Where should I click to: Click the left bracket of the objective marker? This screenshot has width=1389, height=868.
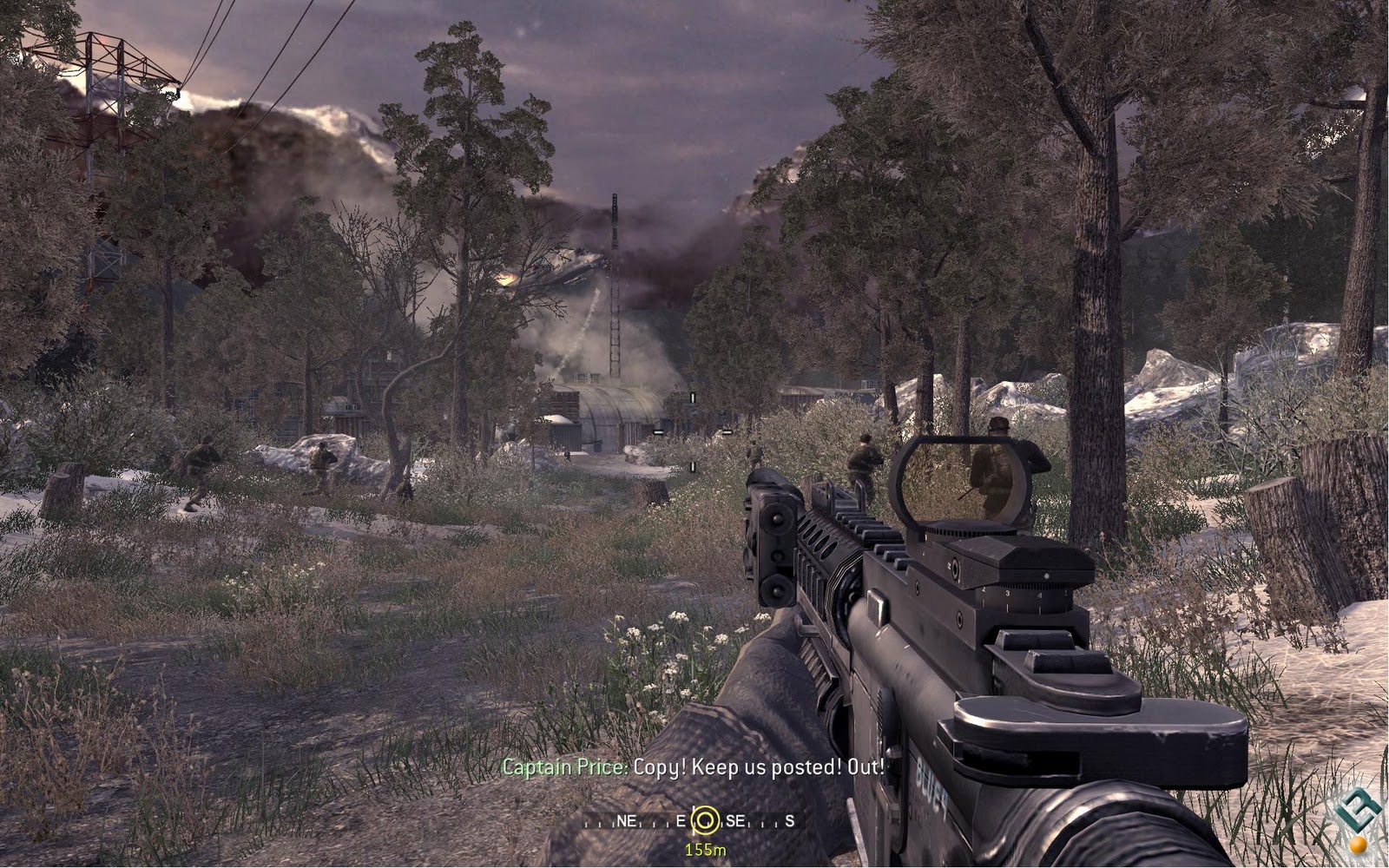(x=658, y=431)
